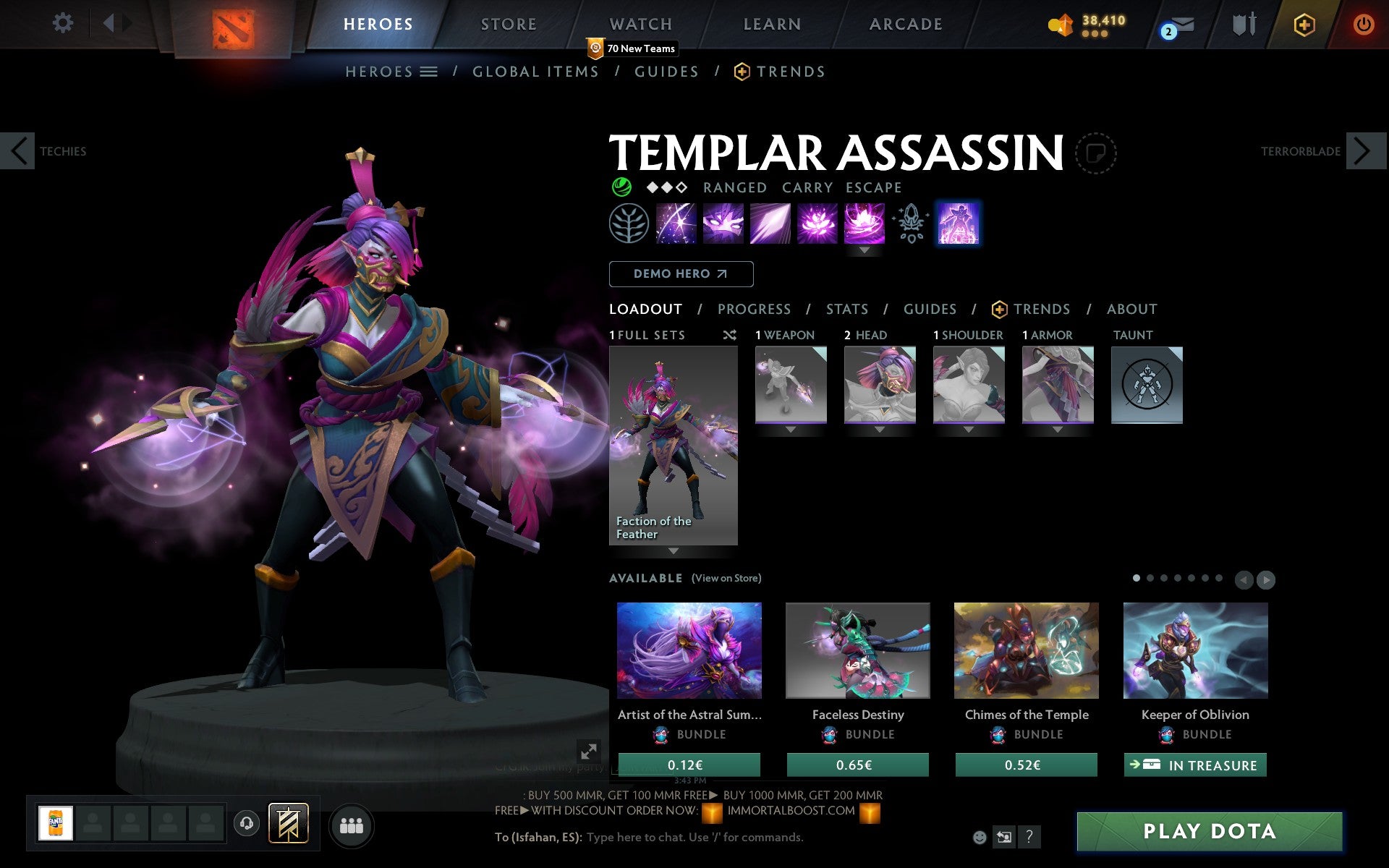Click the Guardian rank talent tree icon
This screenshot has height=868, width=1389.
(630, 223)
